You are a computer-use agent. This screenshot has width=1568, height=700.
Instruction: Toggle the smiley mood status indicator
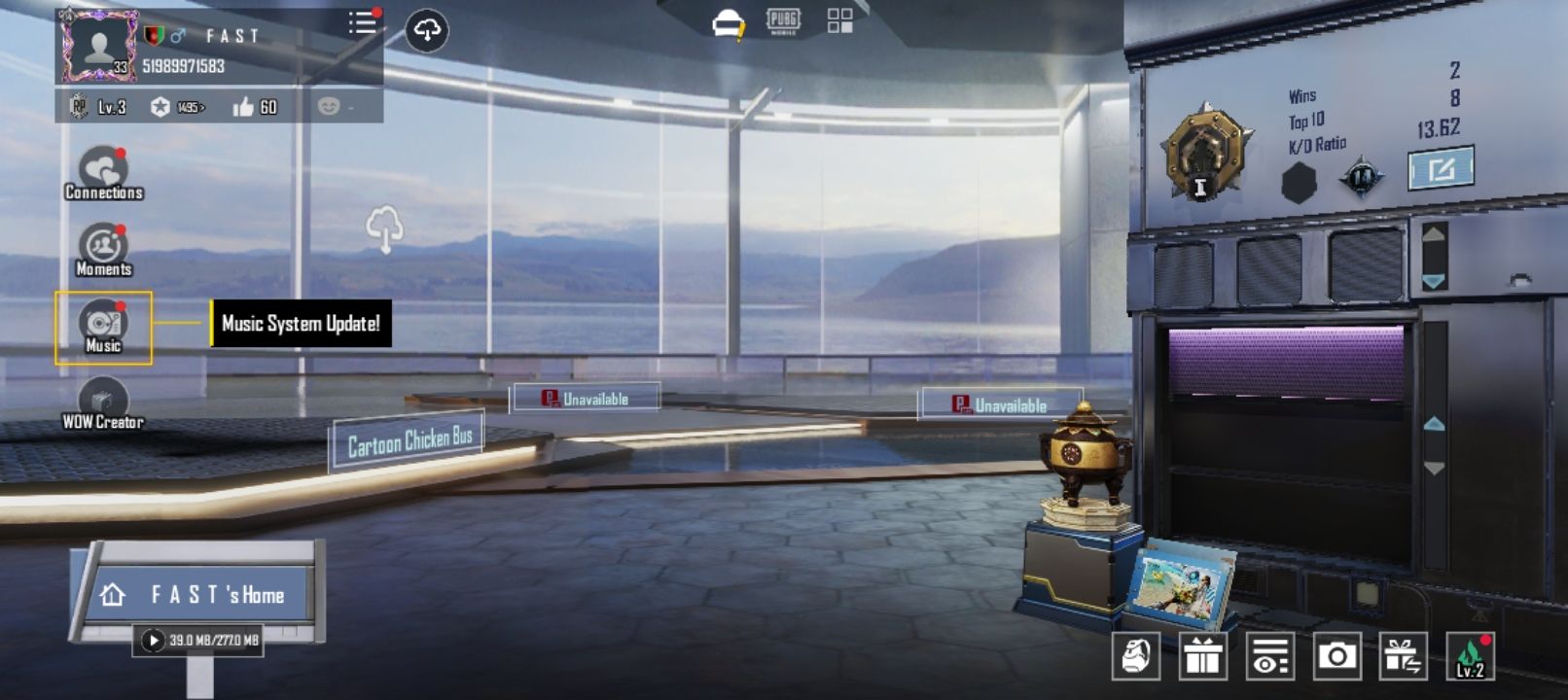tap(327, 107)
